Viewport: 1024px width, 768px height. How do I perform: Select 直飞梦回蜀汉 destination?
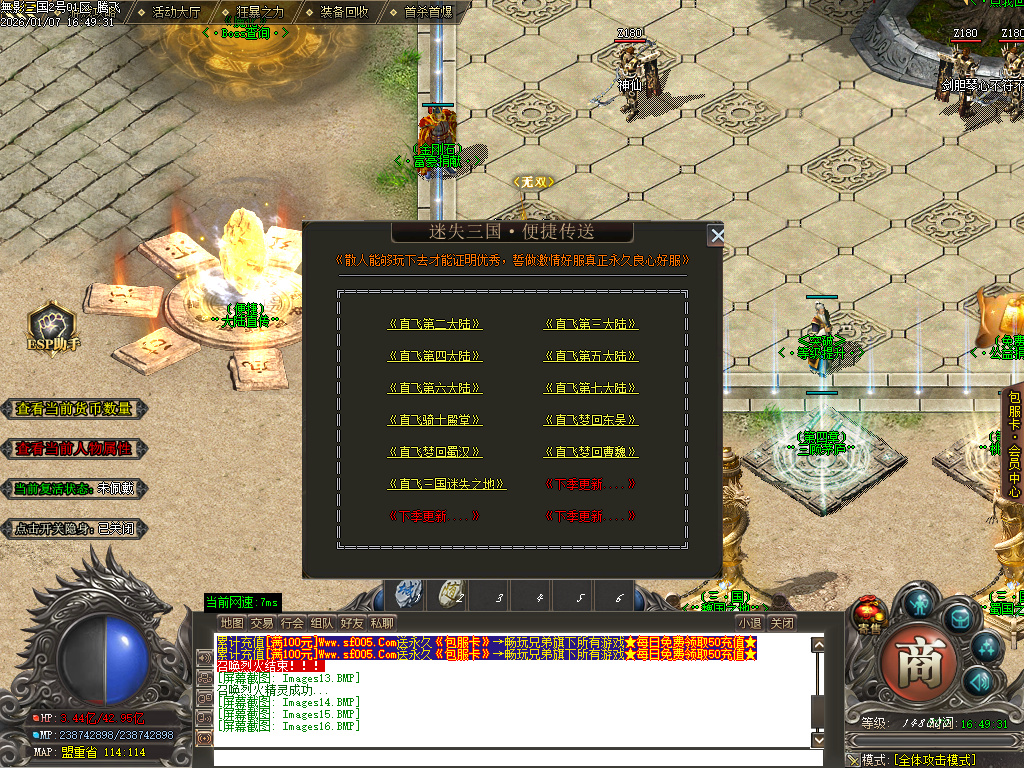tap(435, 452)
